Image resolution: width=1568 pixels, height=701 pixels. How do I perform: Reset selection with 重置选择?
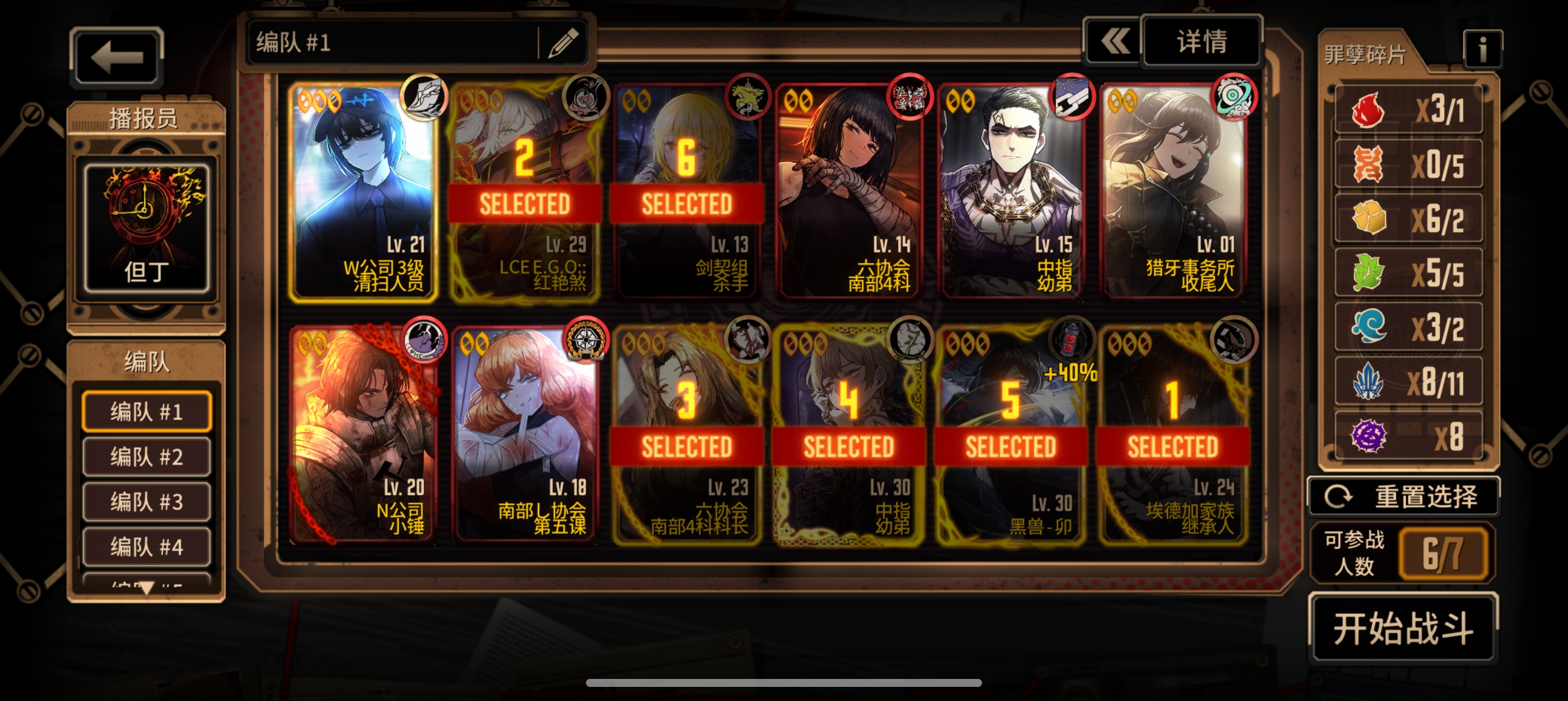[x=1403, y=496]
